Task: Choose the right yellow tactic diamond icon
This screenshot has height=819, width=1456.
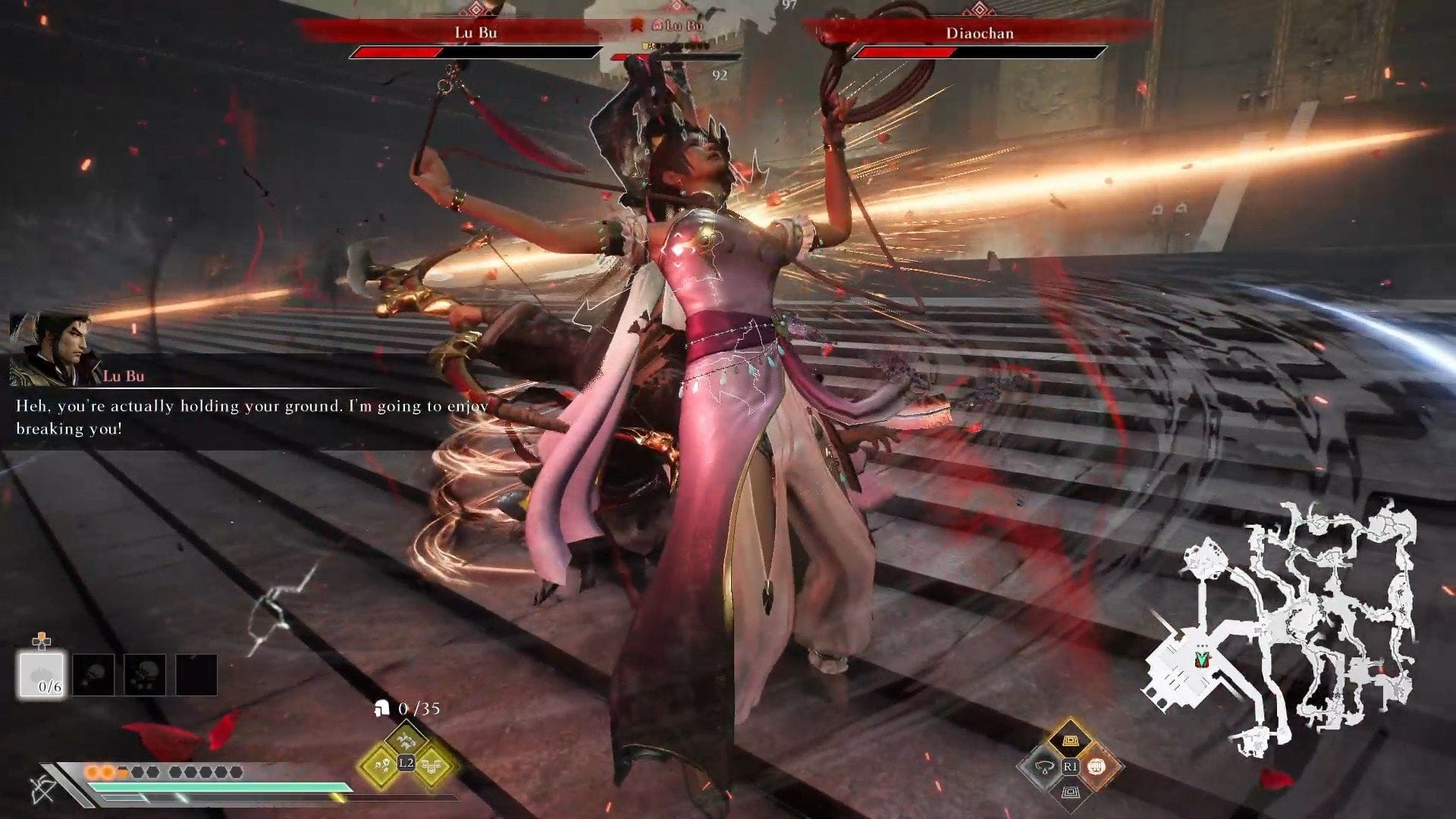Action: pyautogui.click(x=434, y=764)
